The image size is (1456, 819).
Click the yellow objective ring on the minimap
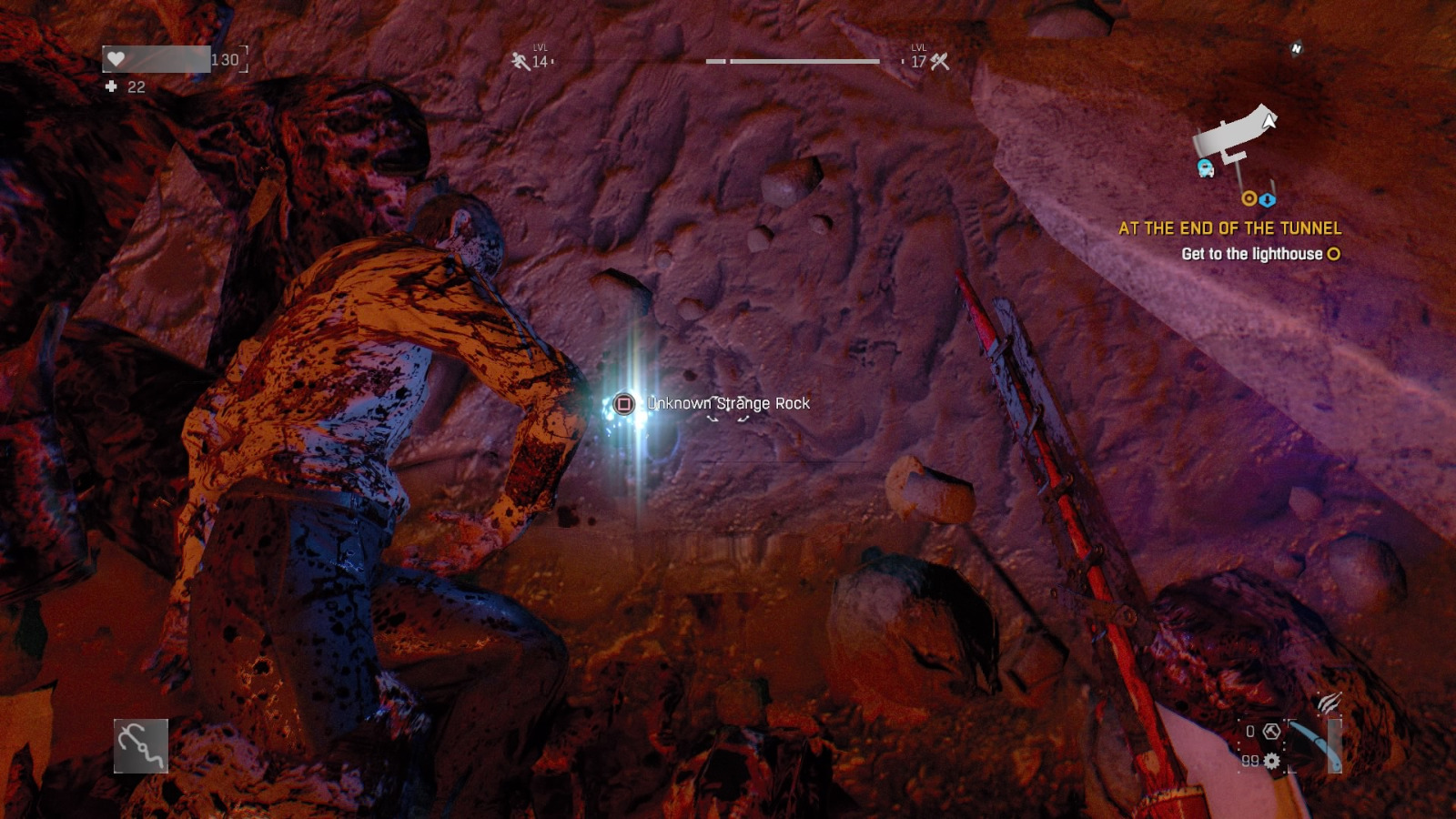click(x=1249, y=199)
